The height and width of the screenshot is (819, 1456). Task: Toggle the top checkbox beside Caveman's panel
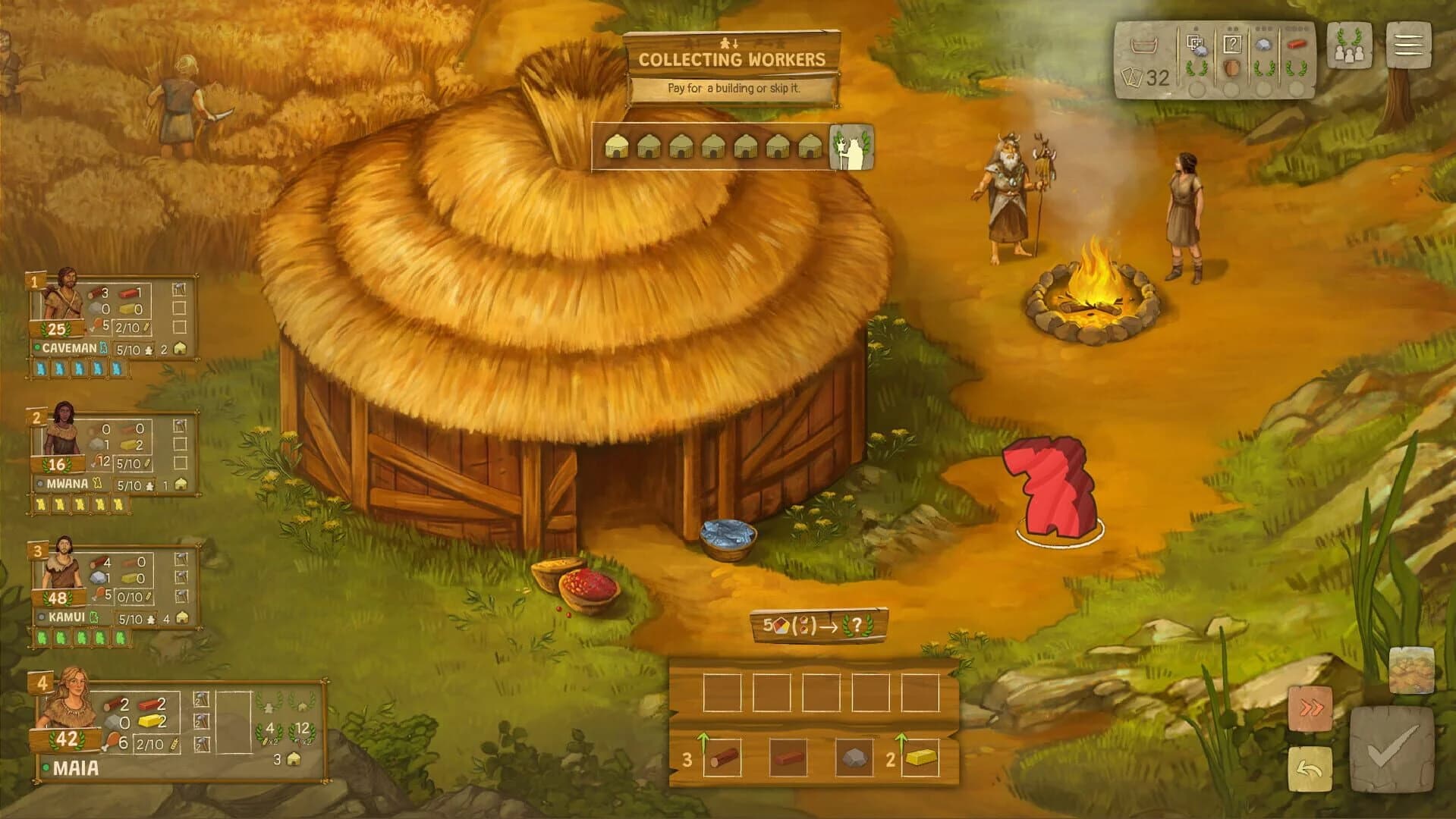(181, 288)
